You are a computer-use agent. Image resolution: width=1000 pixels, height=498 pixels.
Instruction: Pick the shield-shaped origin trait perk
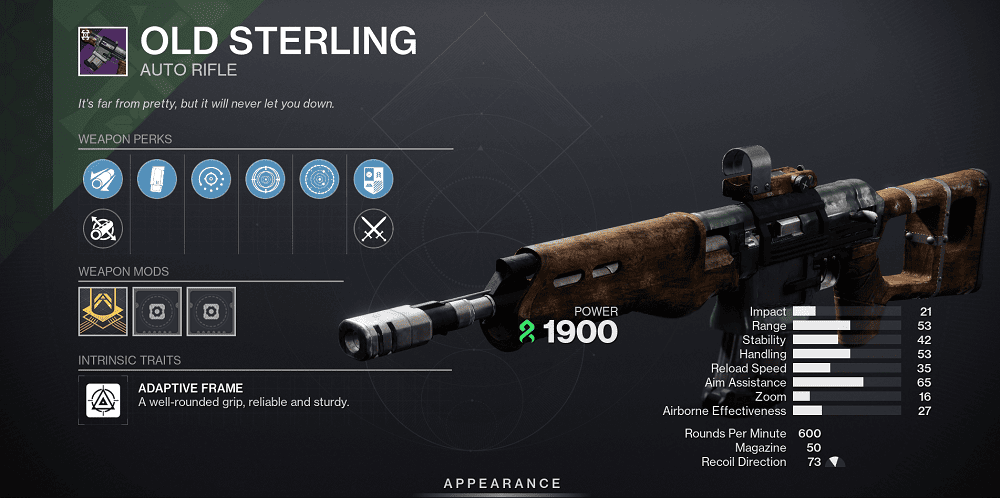click(x=373, y=180)
